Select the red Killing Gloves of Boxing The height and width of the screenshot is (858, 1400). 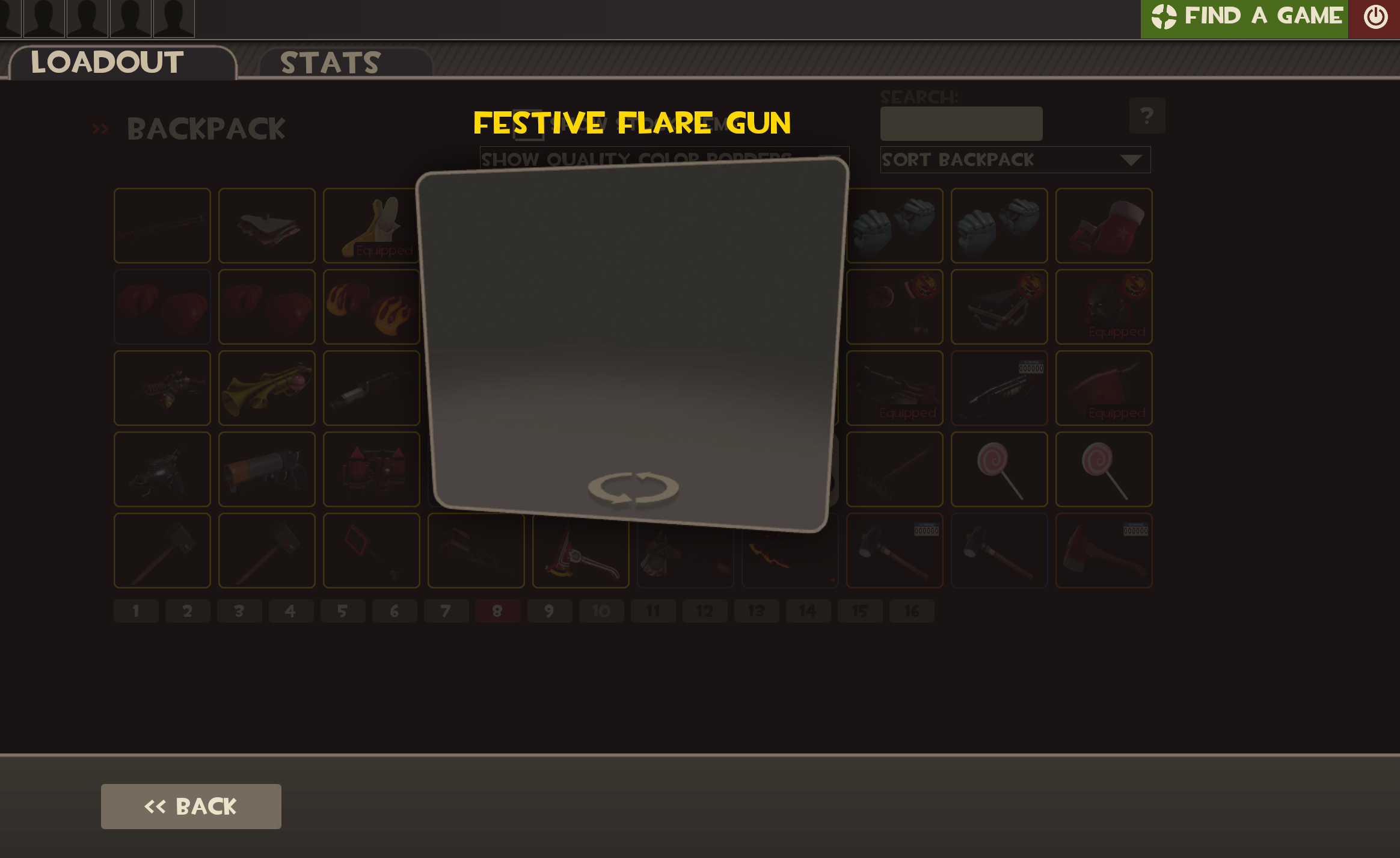tap(162, 307)
